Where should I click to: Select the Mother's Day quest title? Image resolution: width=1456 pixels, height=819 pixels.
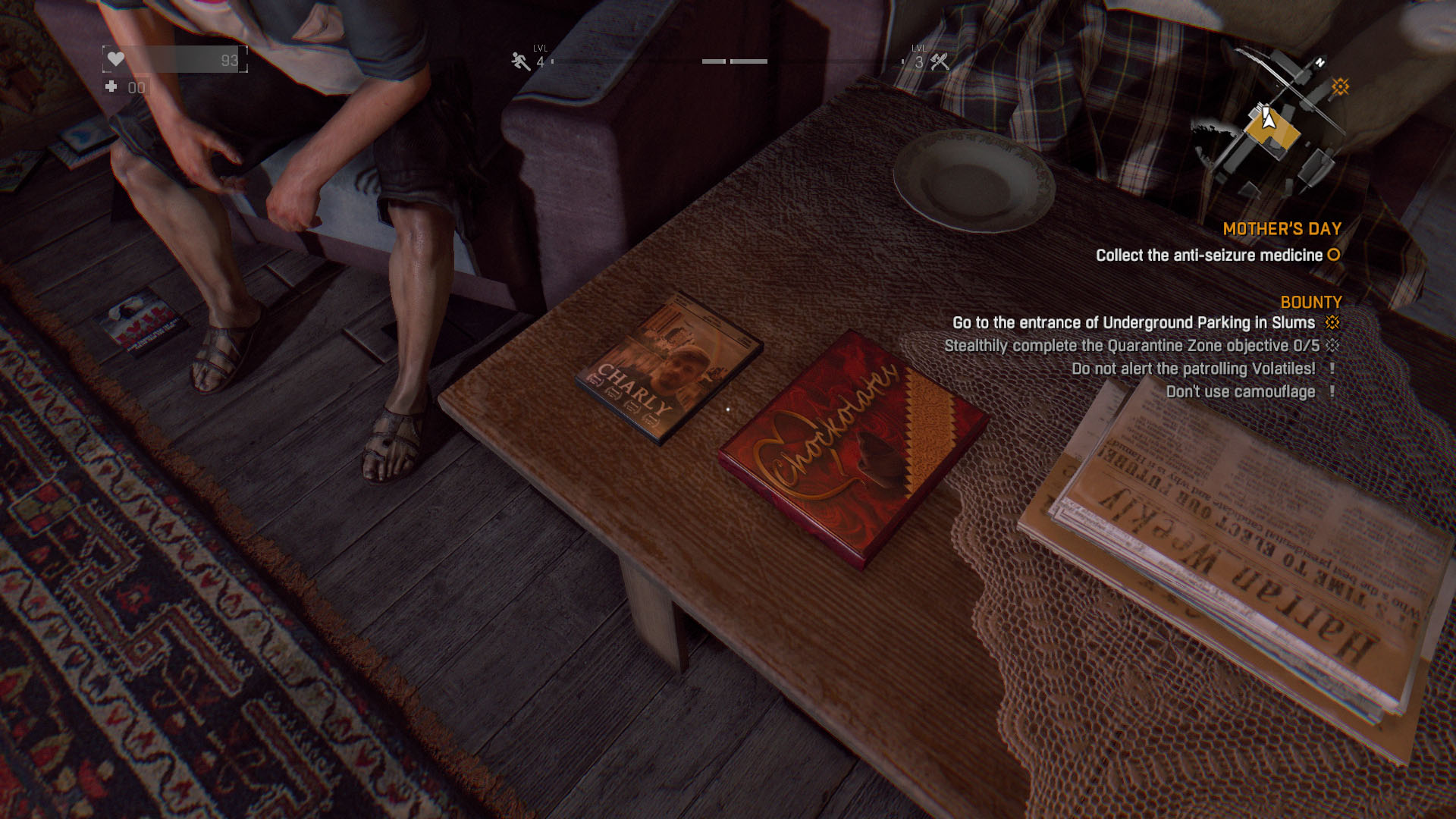click(x=1282, y=229)
